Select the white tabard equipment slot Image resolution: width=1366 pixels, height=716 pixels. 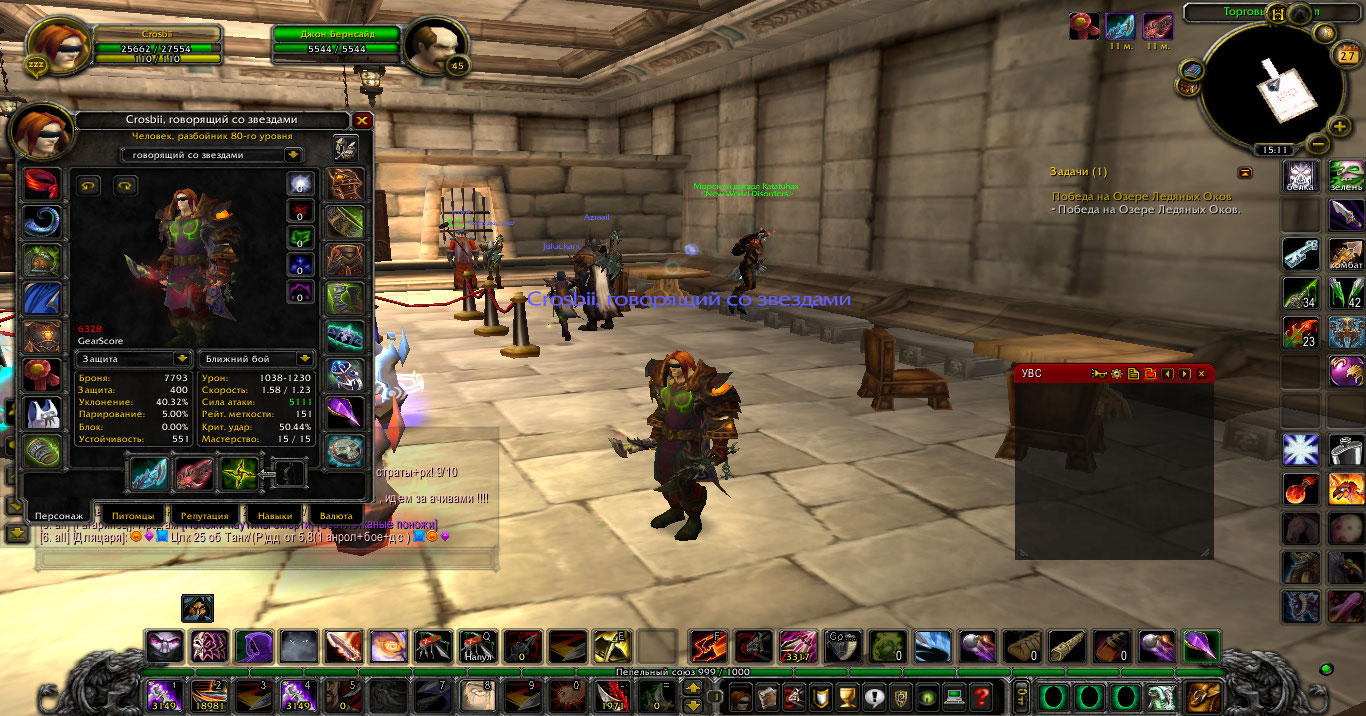42,413
